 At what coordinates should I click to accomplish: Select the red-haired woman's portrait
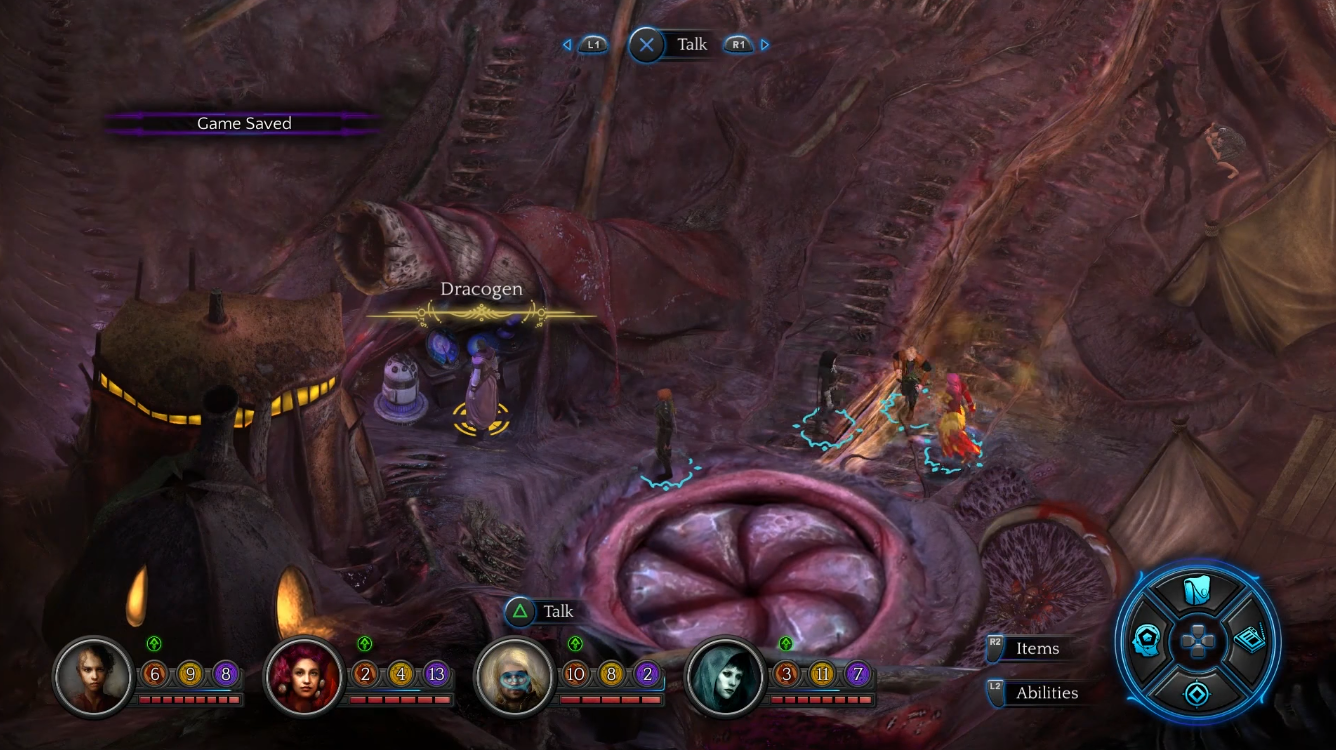pyautogui.click(x=303, y=677)
